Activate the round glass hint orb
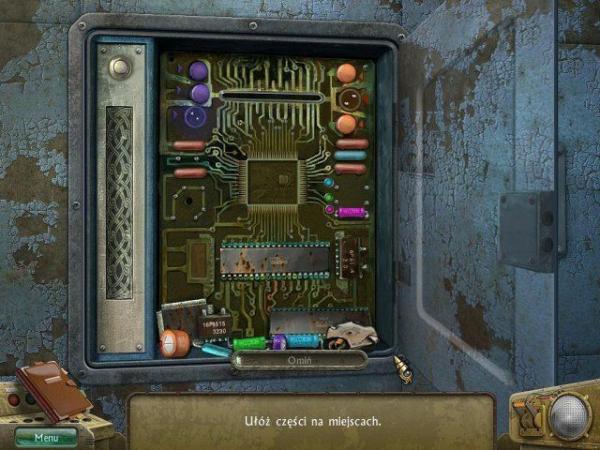600x450 pixels. point(569,415)
